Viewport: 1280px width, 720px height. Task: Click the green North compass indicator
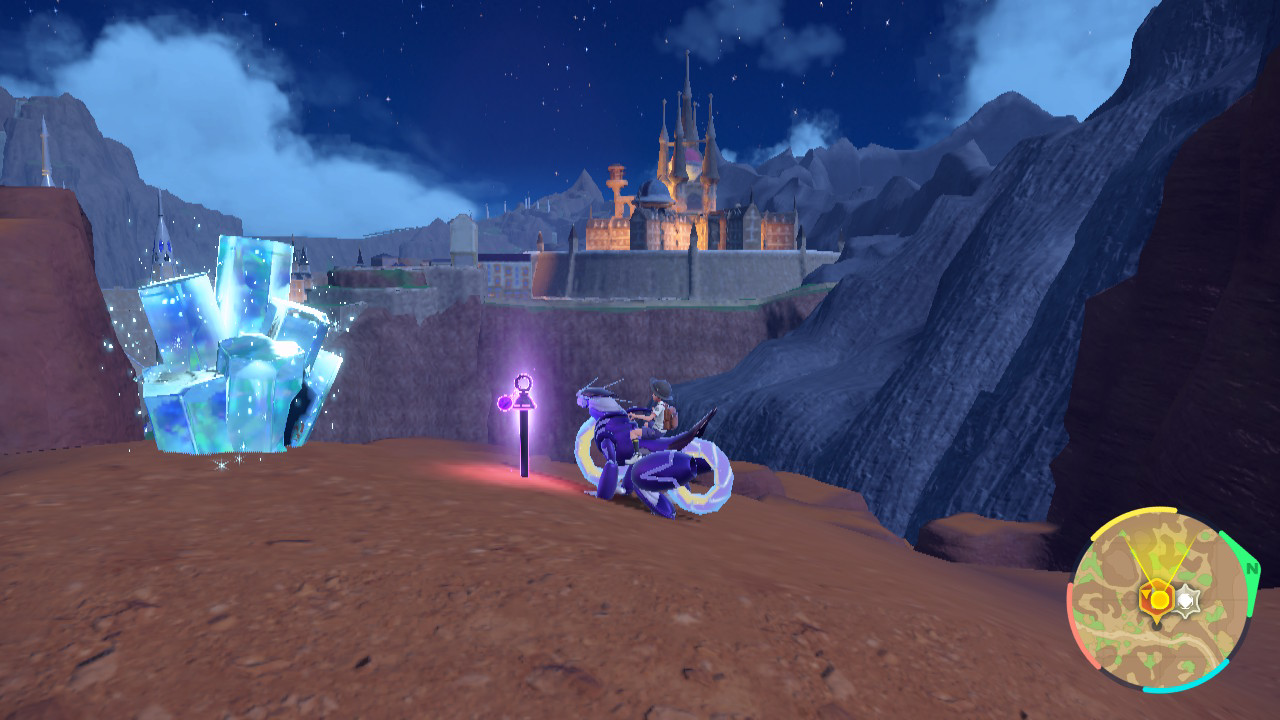(1249, 567)
